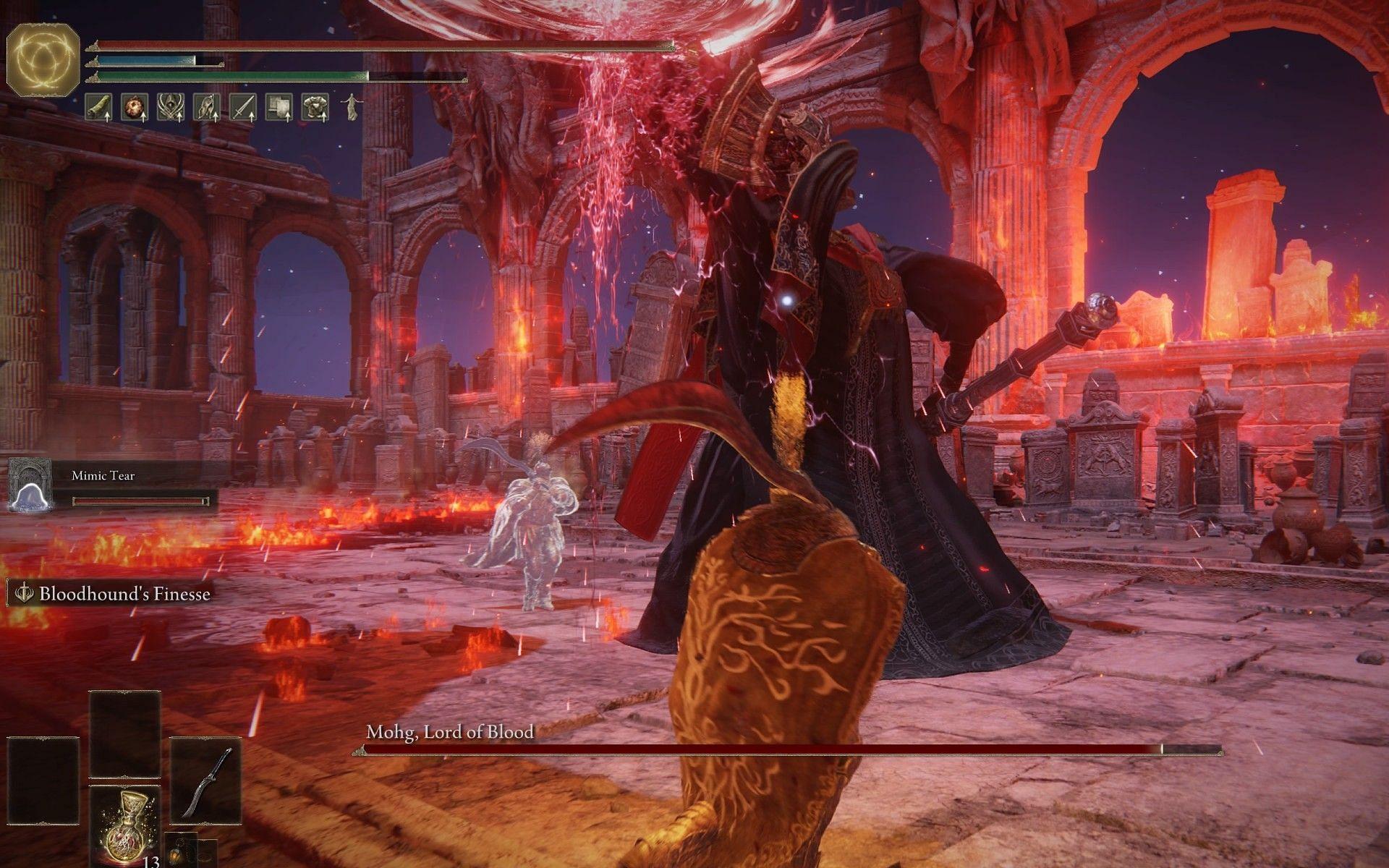Click the cloaked figure buff icon
Screen dimensions: 1389x868
206,107
